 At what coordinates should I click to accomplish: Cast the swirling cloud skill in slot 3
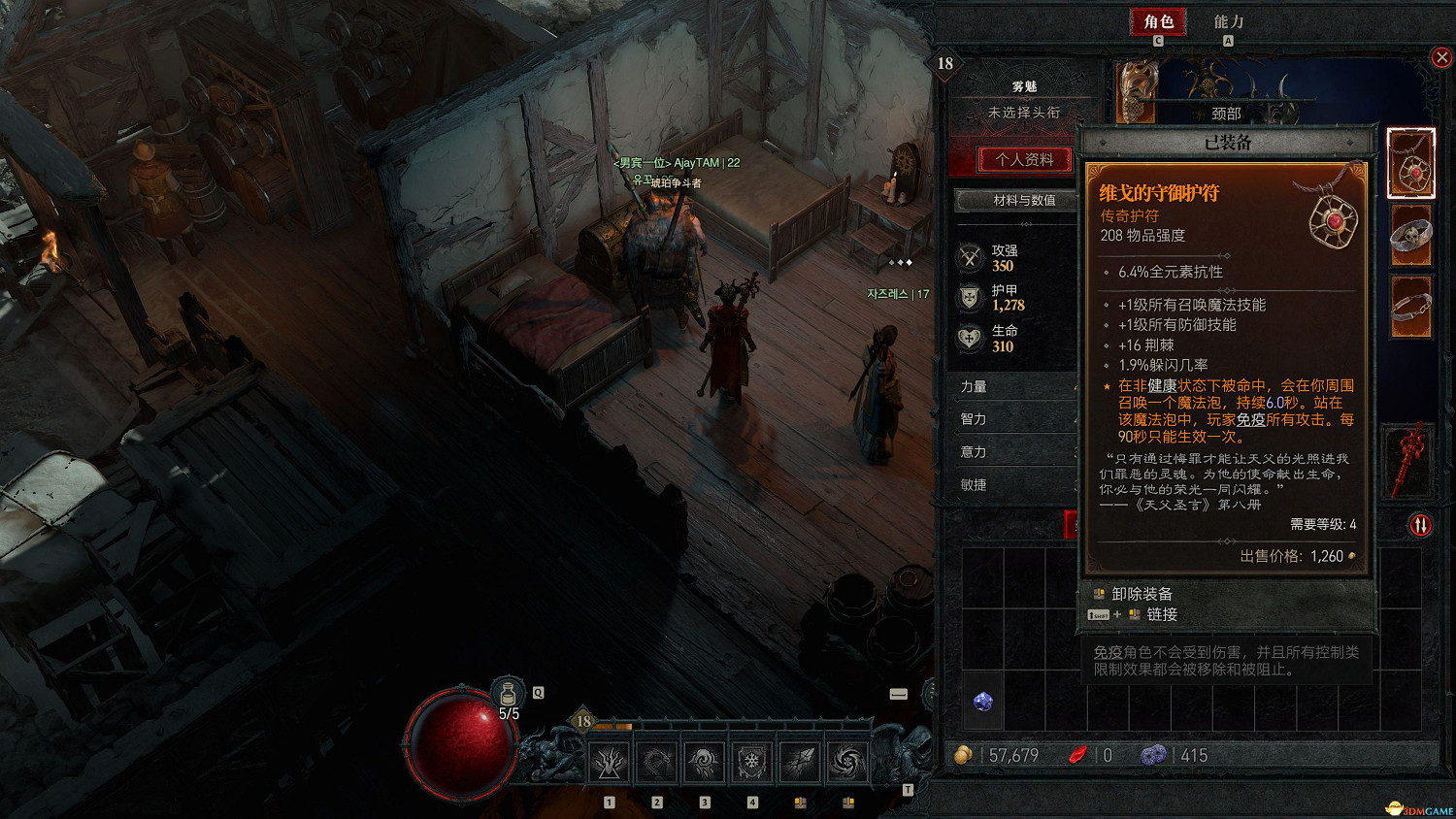[705, 763]
